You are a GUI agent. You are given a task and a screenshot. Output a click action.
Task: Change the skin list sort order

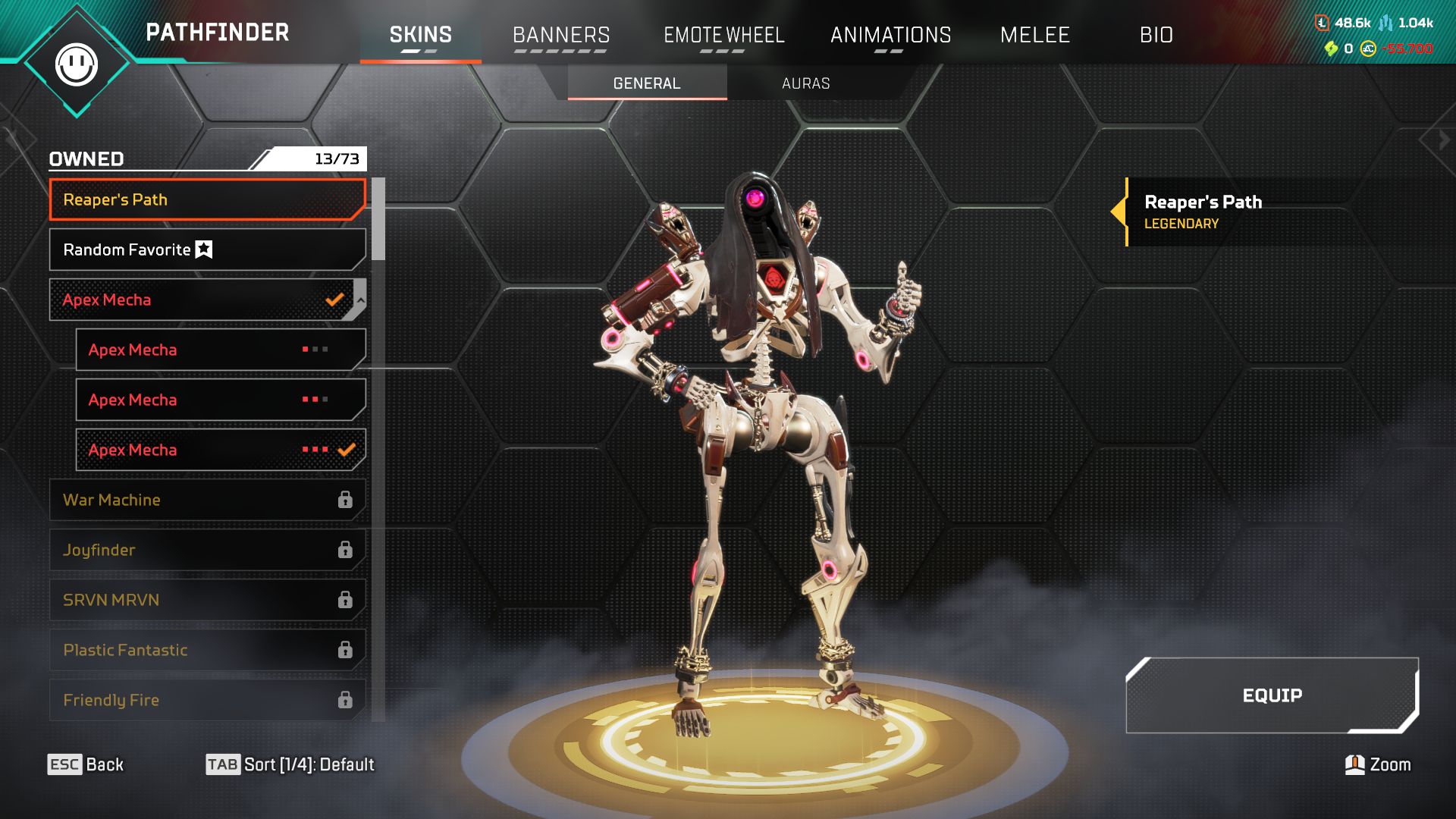click(290, 764)
